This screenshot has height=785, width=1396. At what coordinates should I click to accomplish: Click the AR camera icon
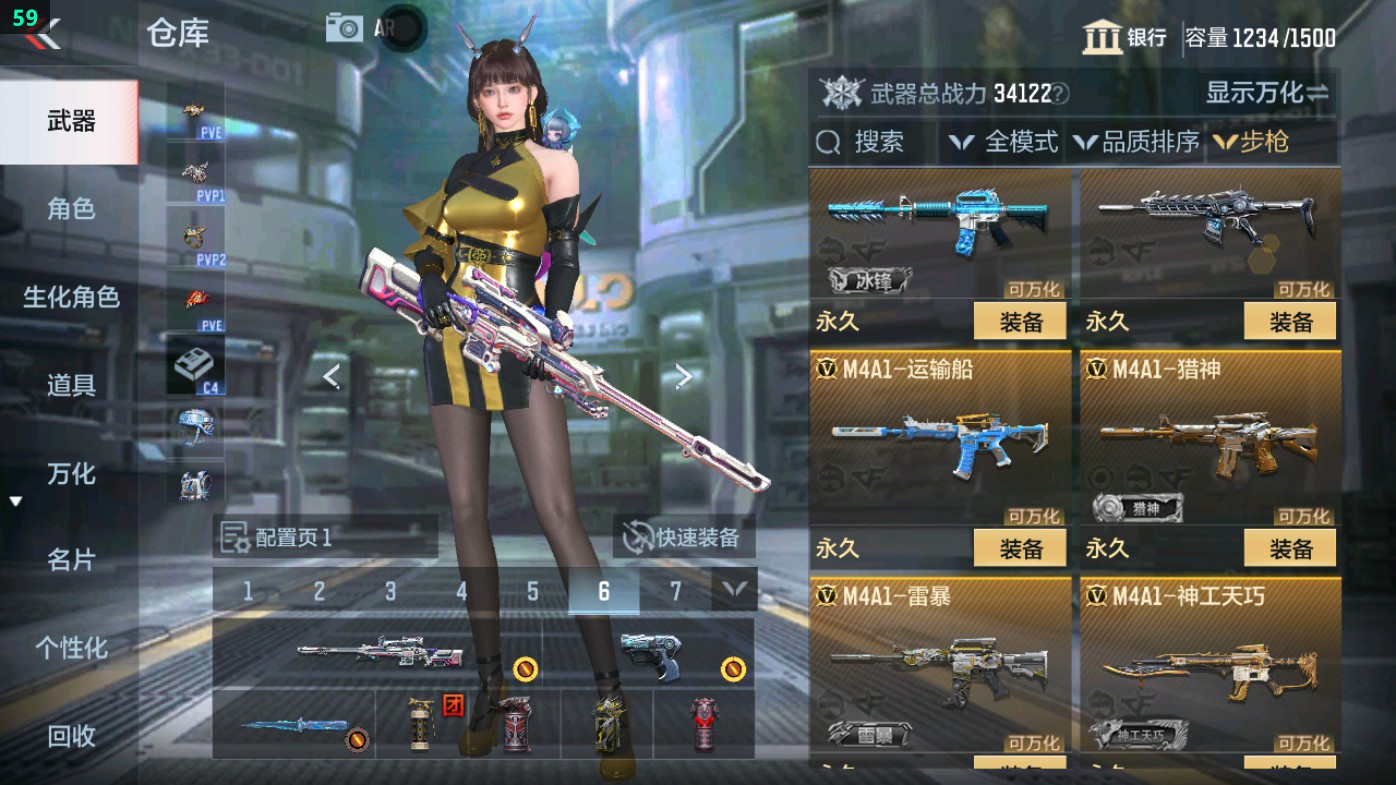point(345,27)
